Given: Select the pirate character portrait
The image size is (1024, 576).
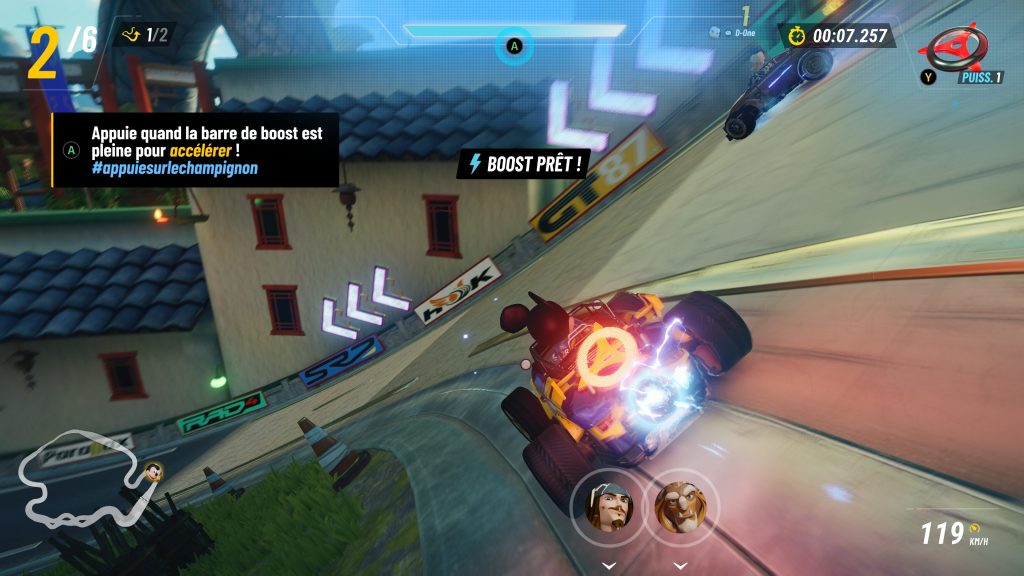Looking at the screenshot, I should 607,507.
